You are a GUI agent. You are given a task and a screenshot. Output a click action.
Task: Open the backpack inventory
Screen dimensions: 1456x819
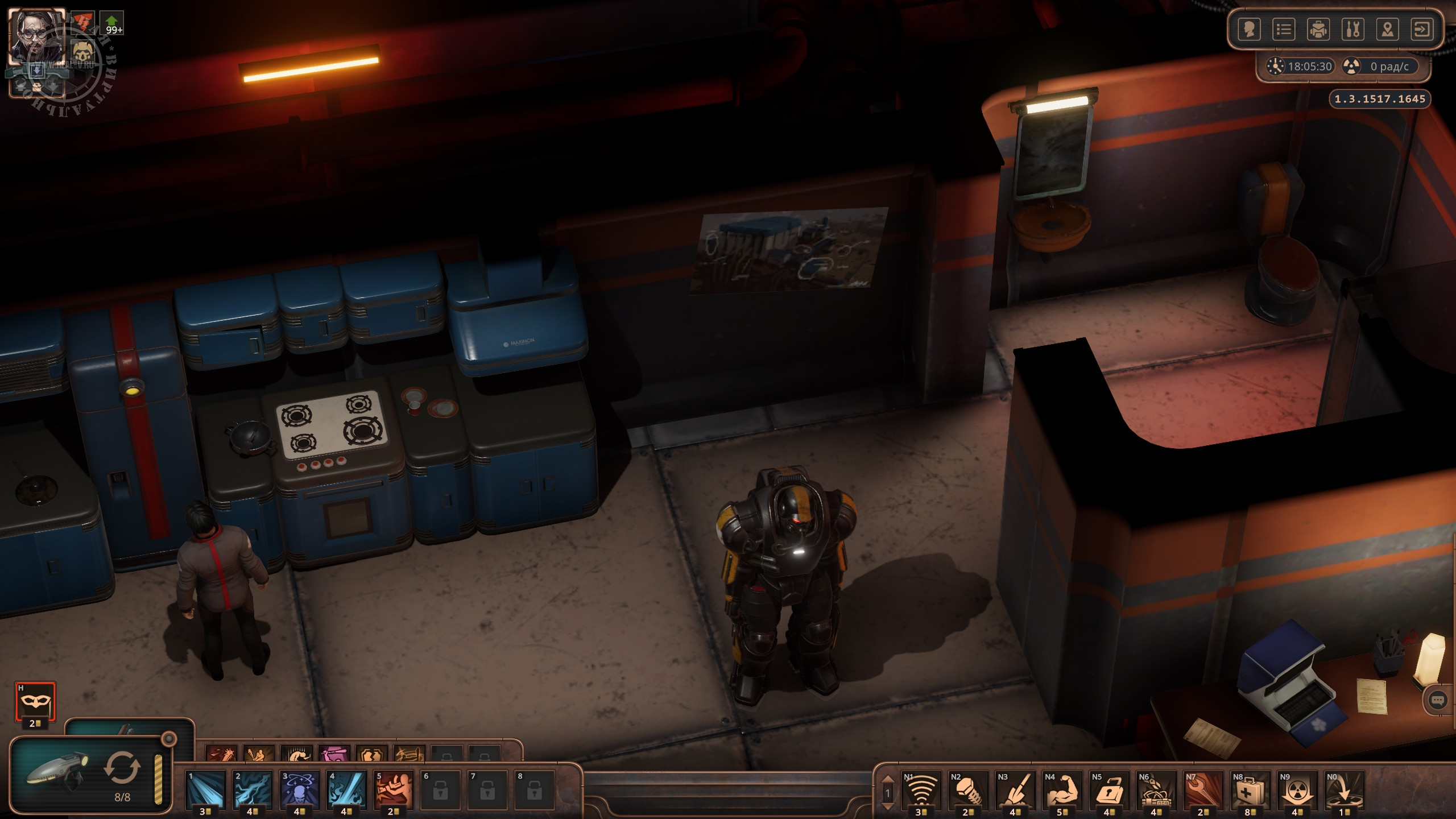[x=1318, y=30]
